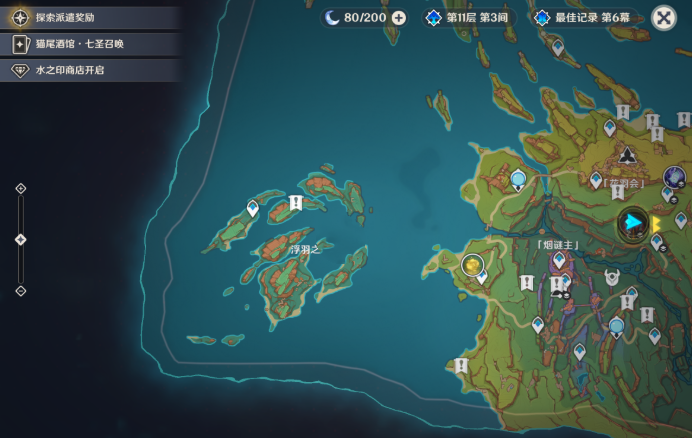The image size is (692, 438).
Task: Select the horned boss marker on the map
Action: coord(612,278)
